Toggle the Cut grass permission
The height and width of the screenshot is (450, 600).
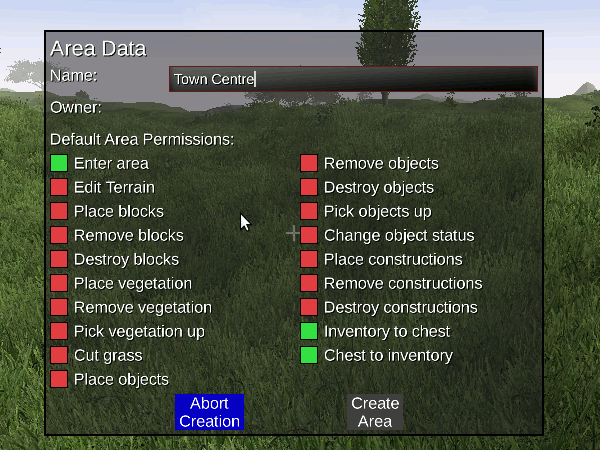click(59, 355)
